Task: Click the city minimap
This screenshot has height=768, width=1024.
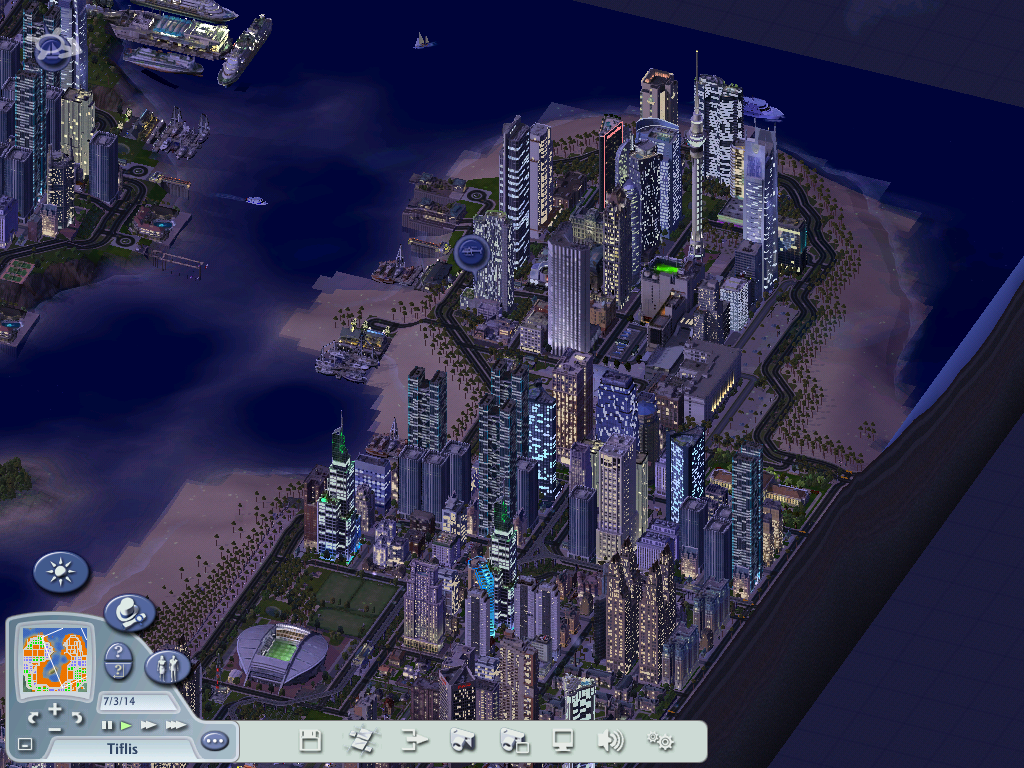Action: tap(54, 659)
